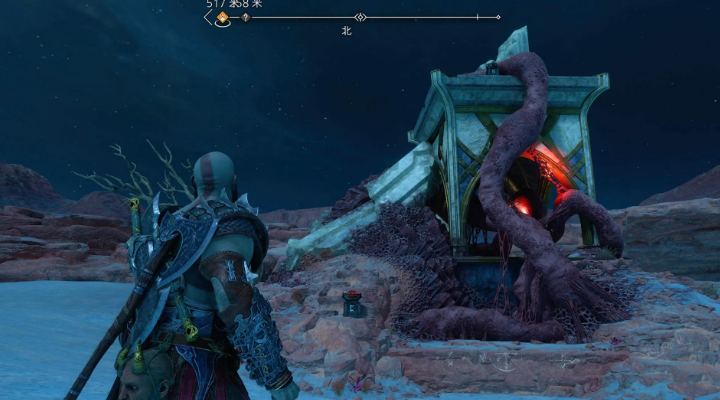This screenshot has height=400, width=720.
Task: Select the north diamond indicator on compass bar
Action: [x=360, y=17]
